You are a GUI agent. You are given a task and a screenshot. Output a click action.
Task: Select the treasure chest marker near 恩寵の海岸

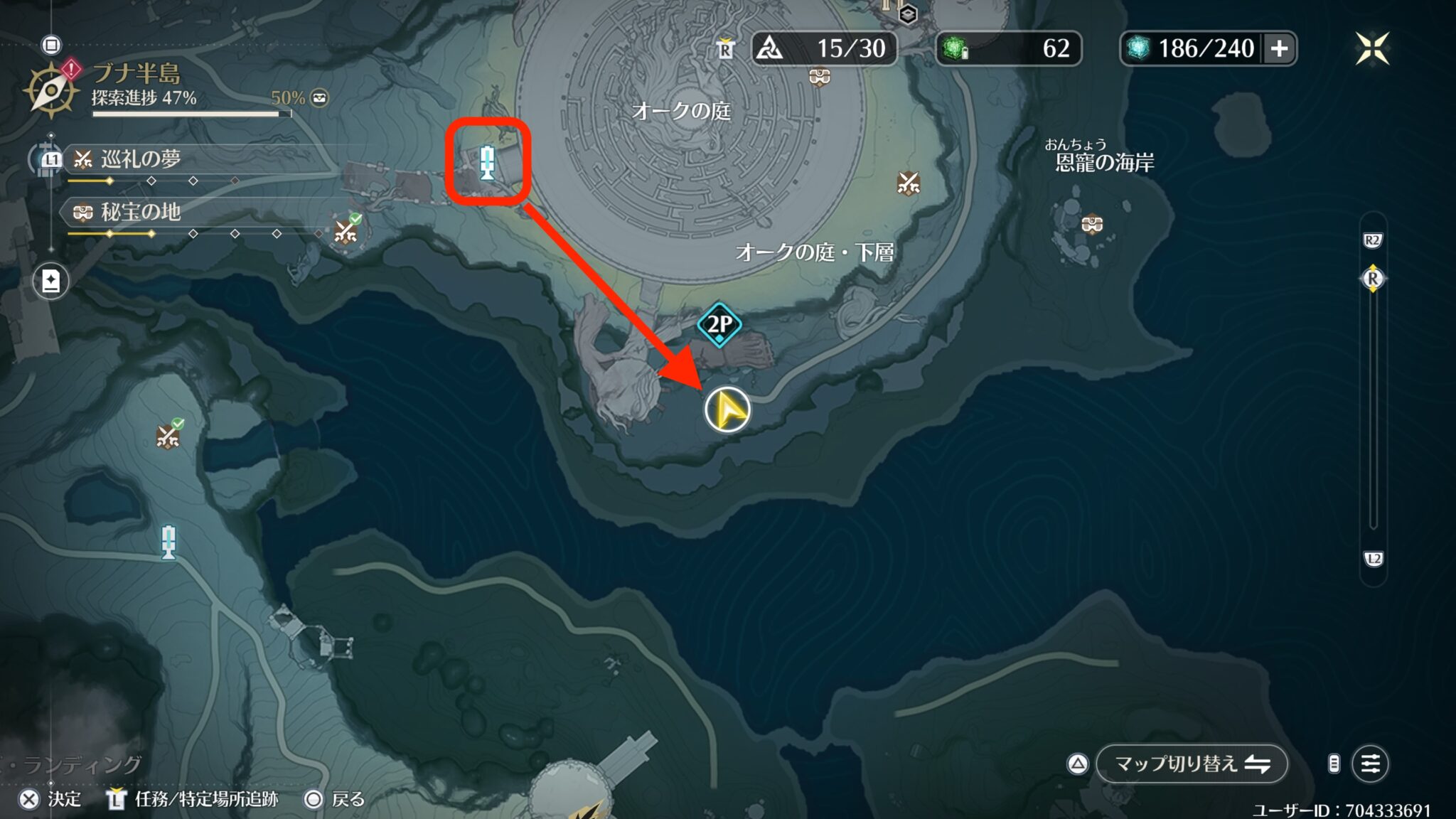click(1091, 225)
